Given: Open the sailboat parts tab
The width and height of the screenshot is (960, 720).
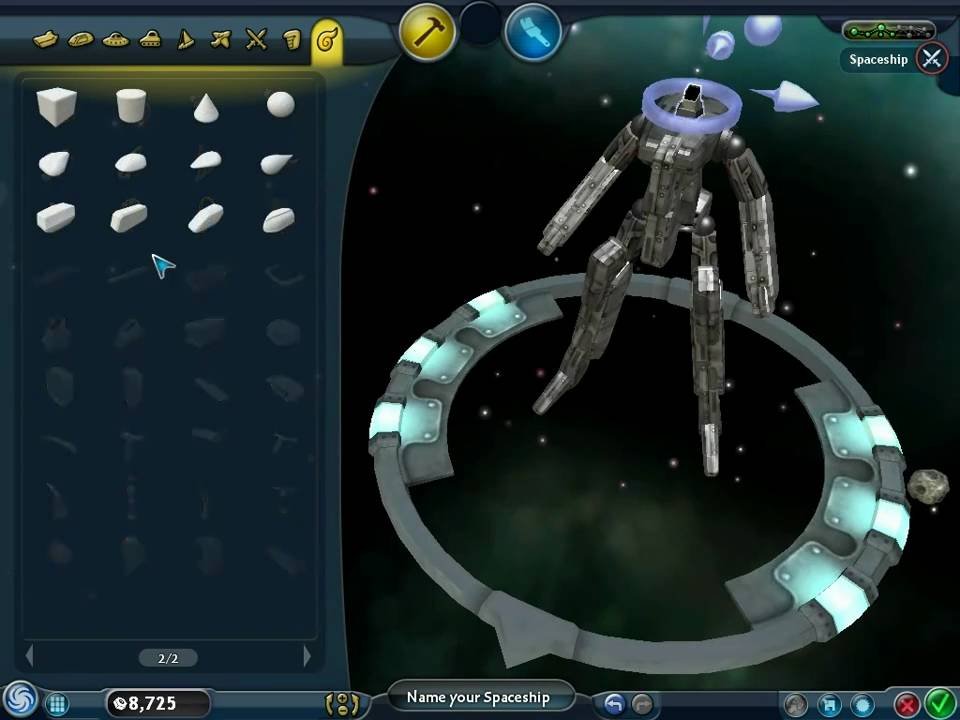Looking at the screenshot, I should pyautogui.click(x=185, y=40).
